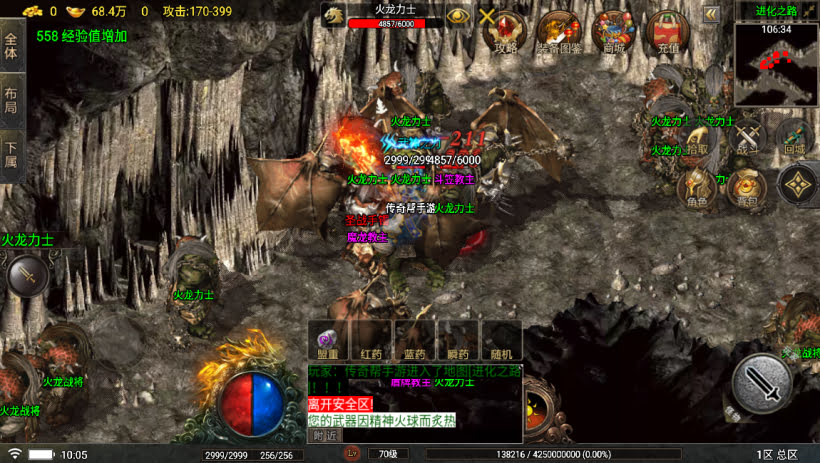This screenshot has width=820, height=463.
Task: Use the 回城 return-to-town button
Action: click(793, 138)
